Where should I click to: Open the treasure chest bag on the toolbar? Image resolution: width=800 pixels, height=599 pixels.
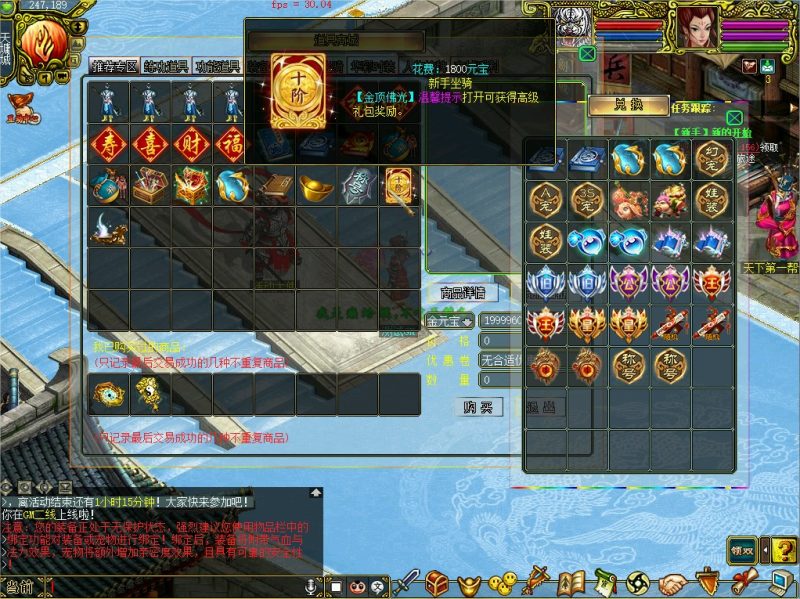[x=436, y=582]
